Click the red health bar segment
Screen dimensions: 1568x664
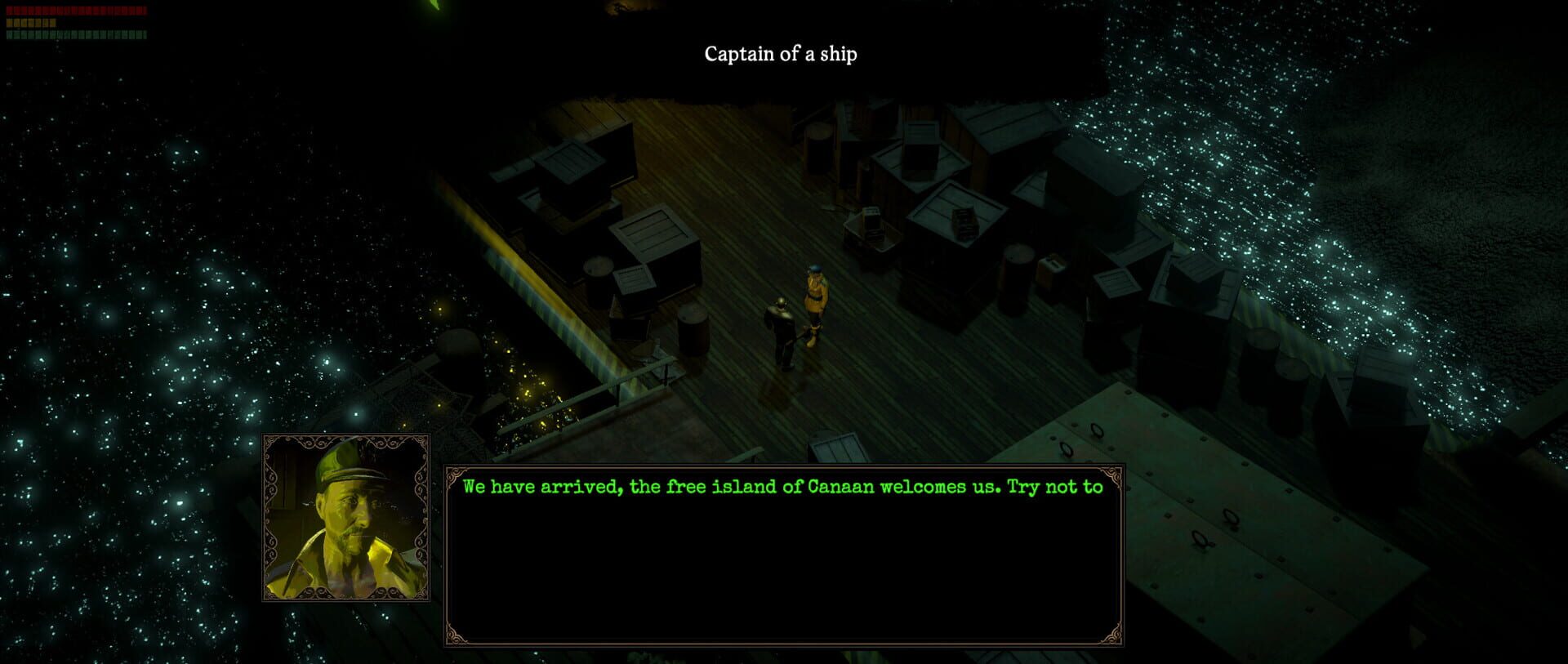(x=73, y=11)
